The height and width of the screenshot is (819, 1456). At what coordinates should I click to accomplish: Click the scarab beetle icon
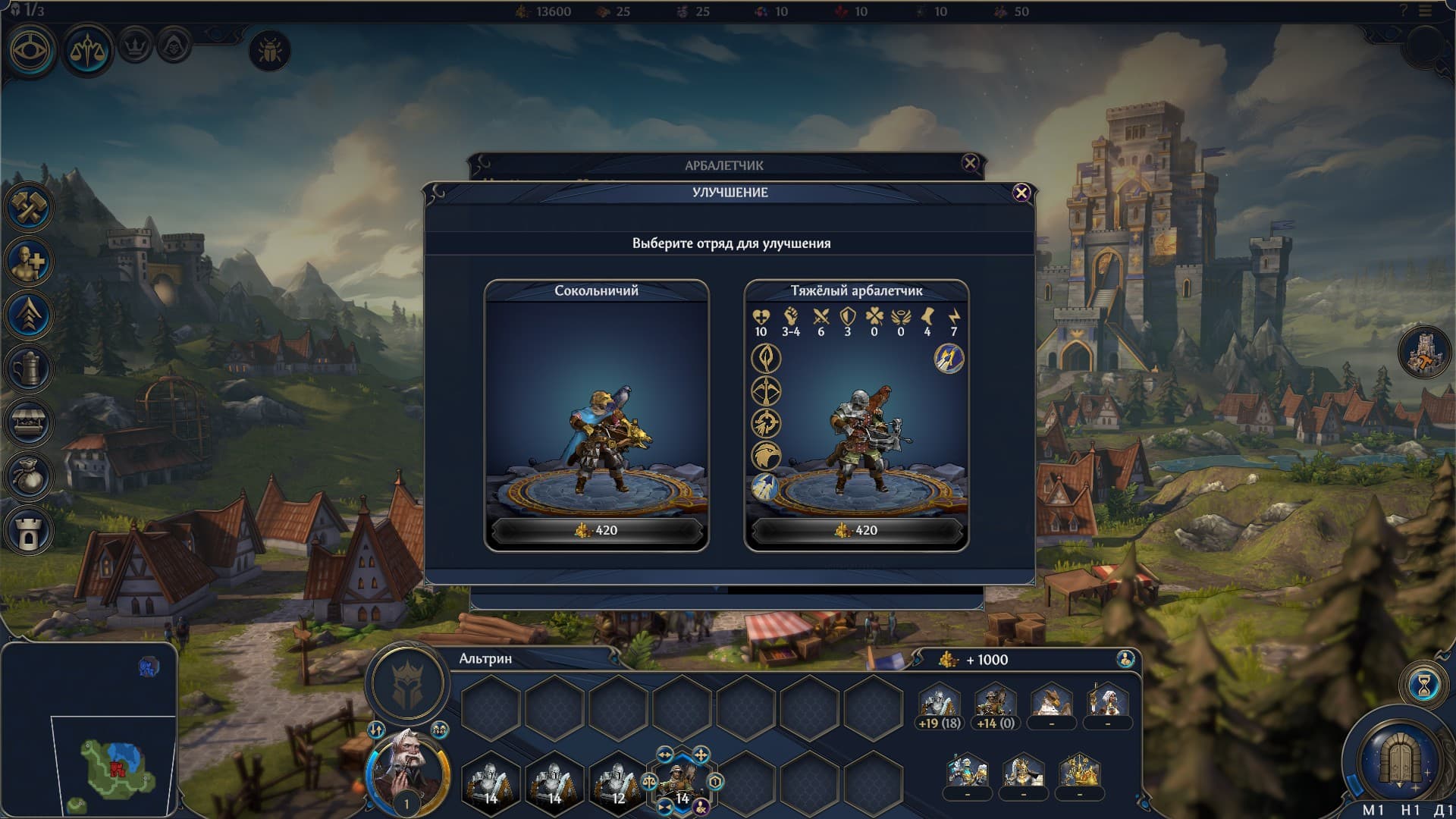(269, 51)
